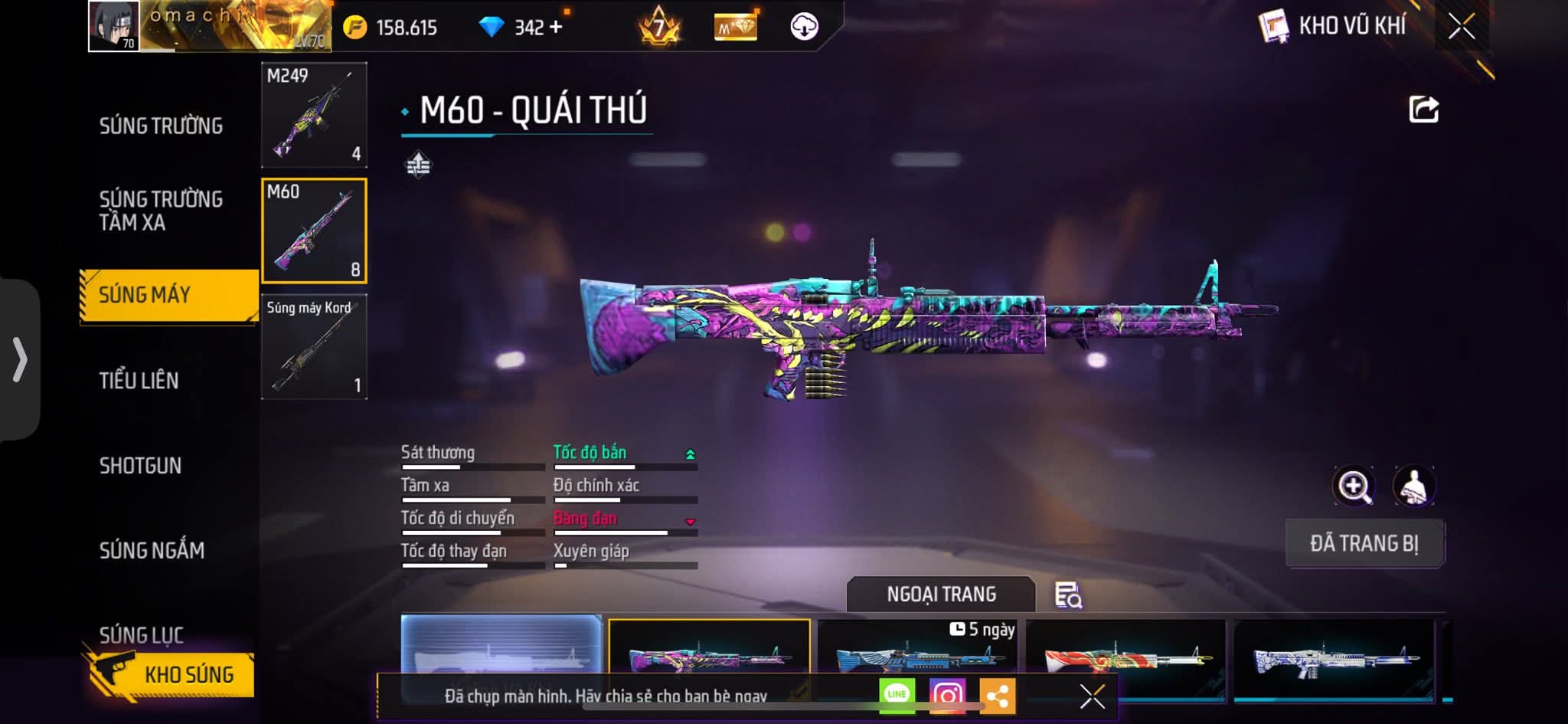Select the SÚNG TRƯỜNG weapon category

tap(161, 126)
